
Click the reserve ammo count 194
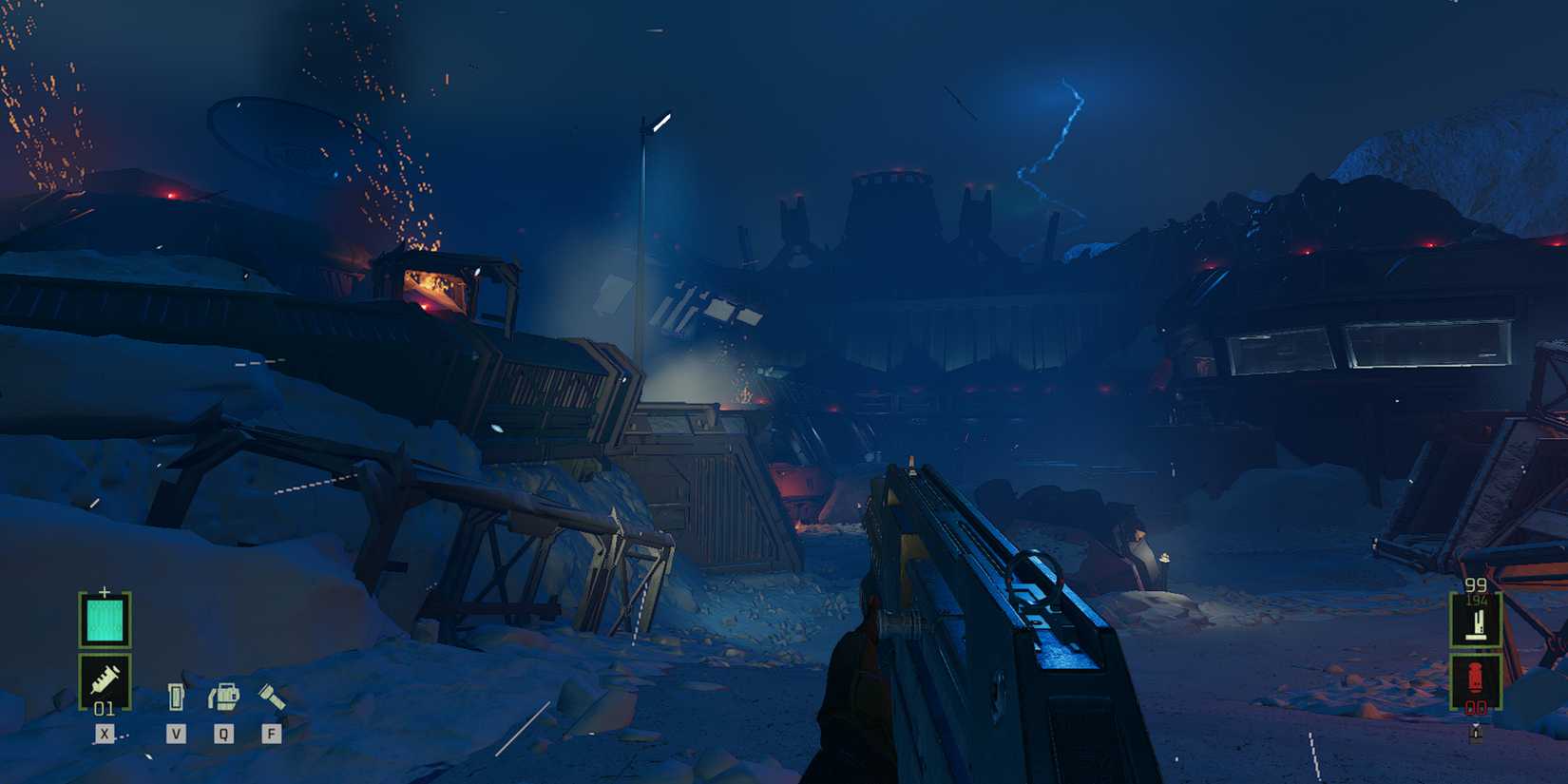tap(1476, 600)
